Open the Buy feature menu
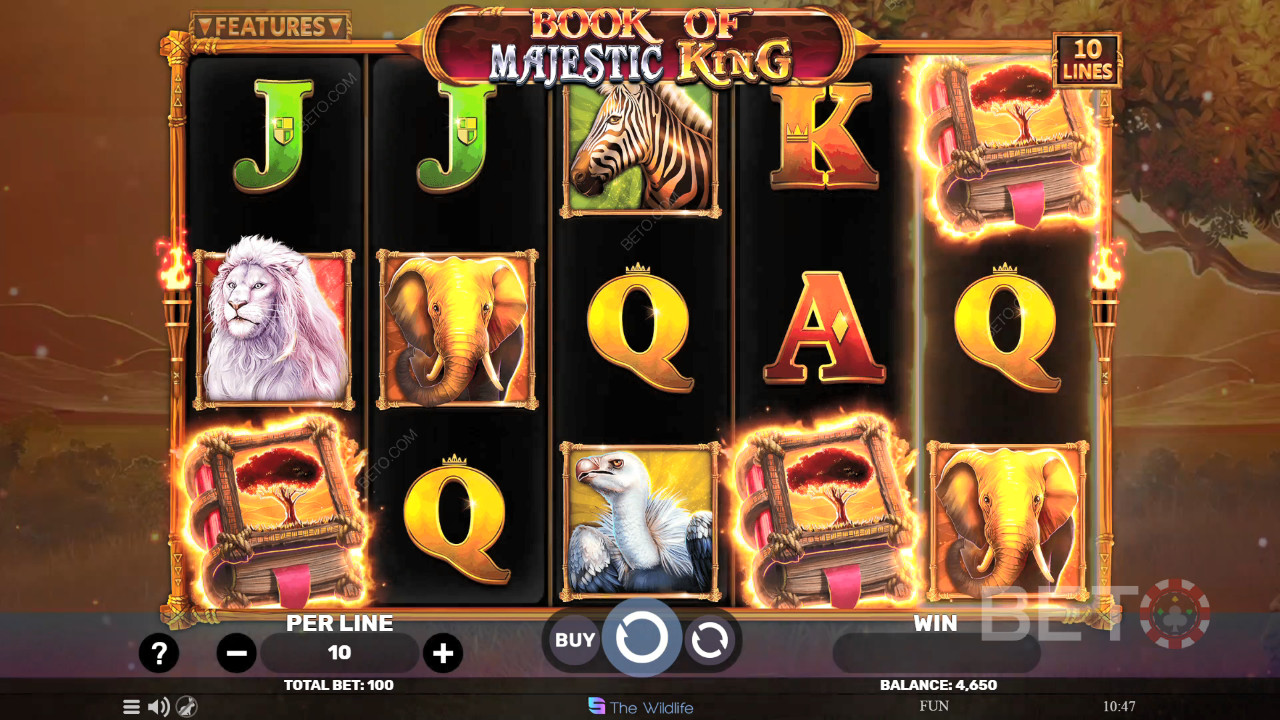Screen dimensions: 1280x720 click(x=575, y=640)
